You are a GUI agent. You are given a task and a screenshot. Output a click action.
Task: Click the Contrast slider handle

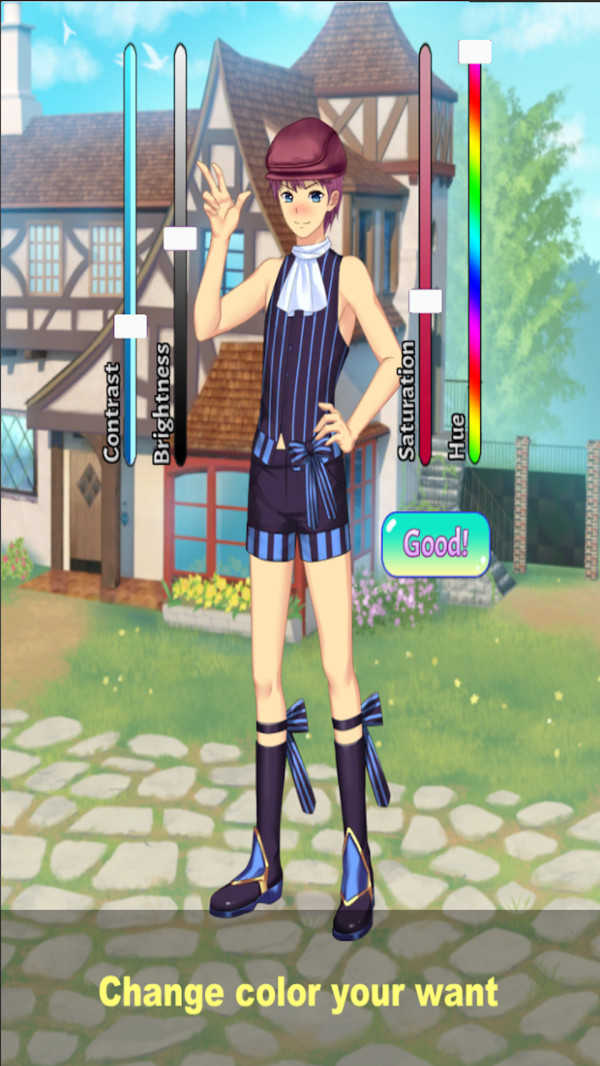coord(130,327)
